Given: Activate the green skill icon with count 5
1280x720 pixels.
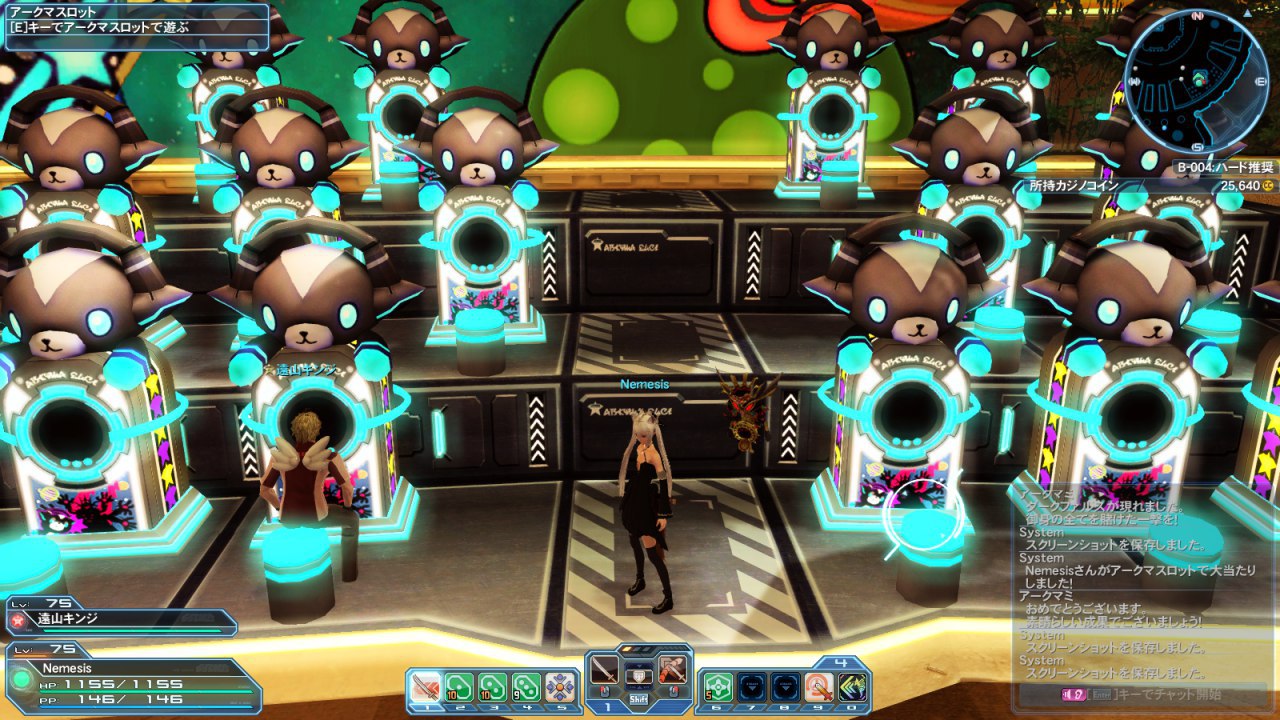Looking at the screenshot, I should coord(717,687).
